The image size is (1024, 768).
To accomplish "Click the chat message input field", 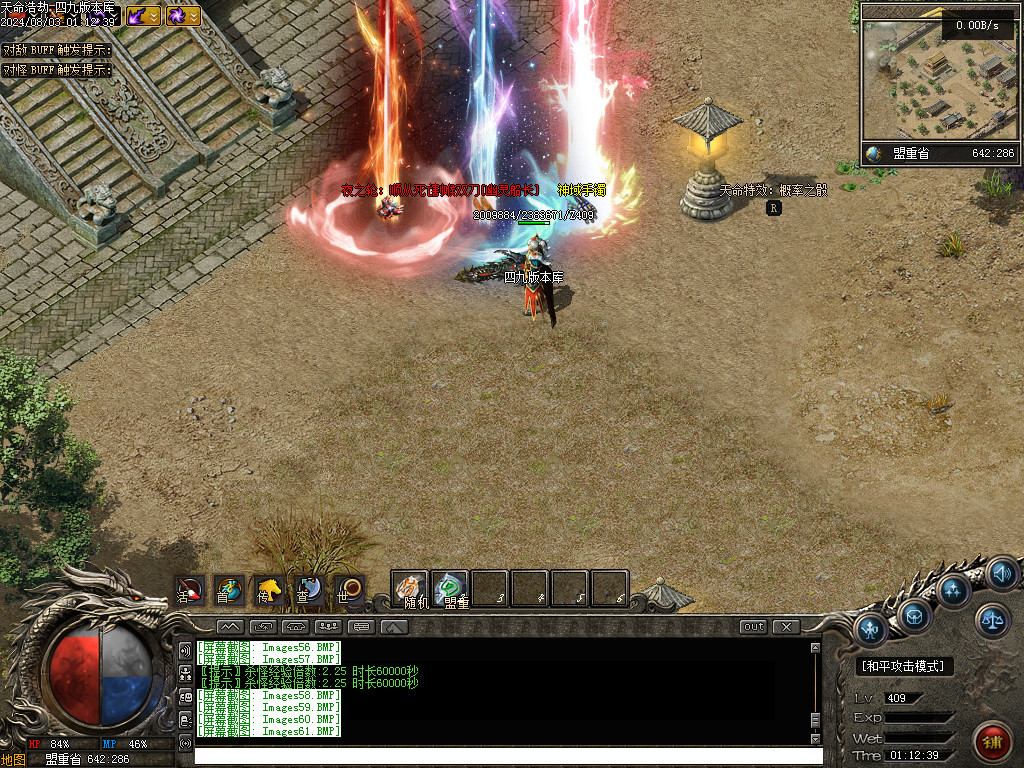I will coord(500,756).
